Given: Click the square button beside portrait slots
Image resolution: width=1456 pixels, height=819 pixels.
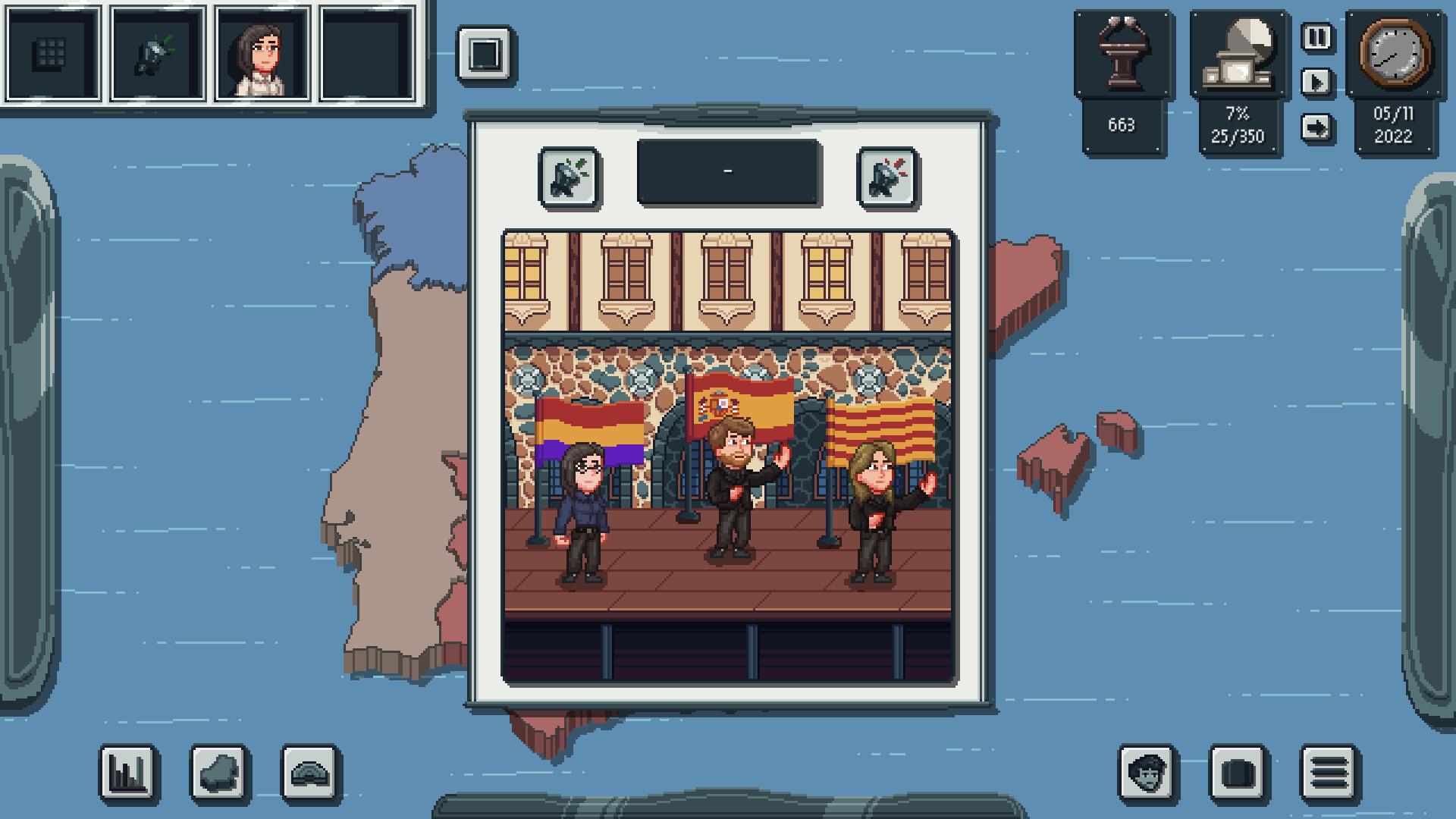Looking at the screenshot, I should coord(485,55).
